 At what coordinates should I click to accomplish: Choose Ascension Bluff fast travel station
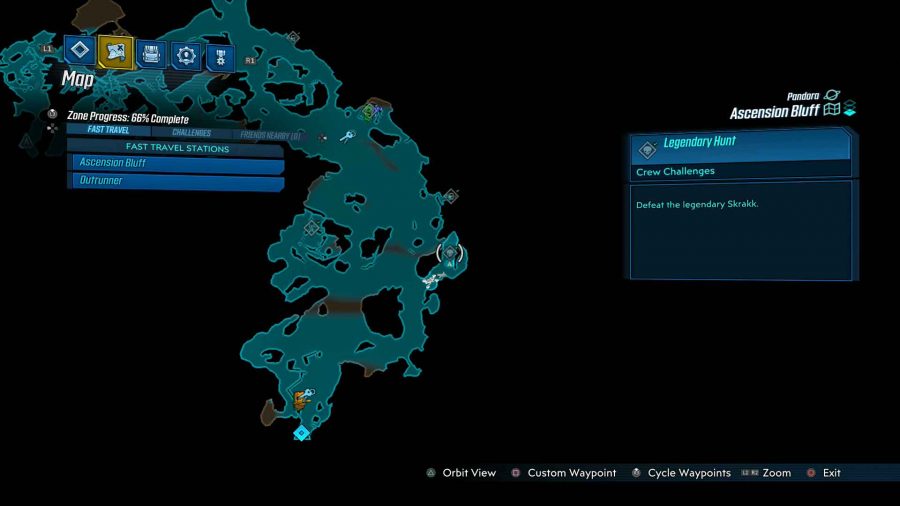[175, 163]
